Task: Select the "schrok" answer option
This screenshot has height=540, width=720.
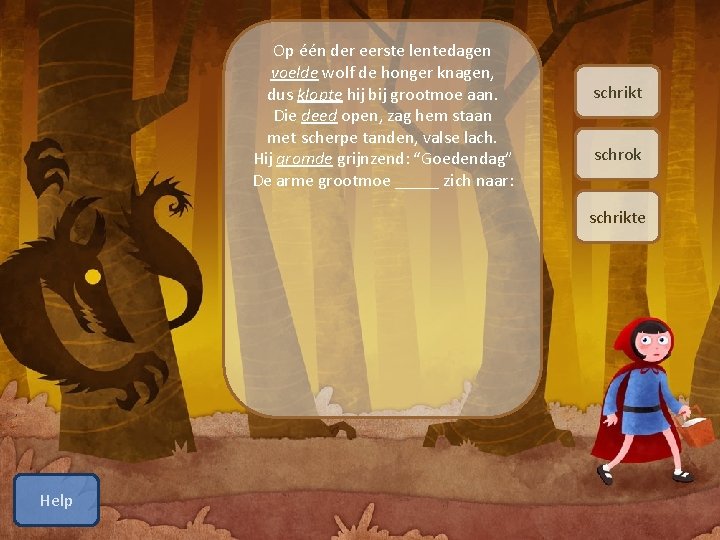Action: click(x=617, y=155)
